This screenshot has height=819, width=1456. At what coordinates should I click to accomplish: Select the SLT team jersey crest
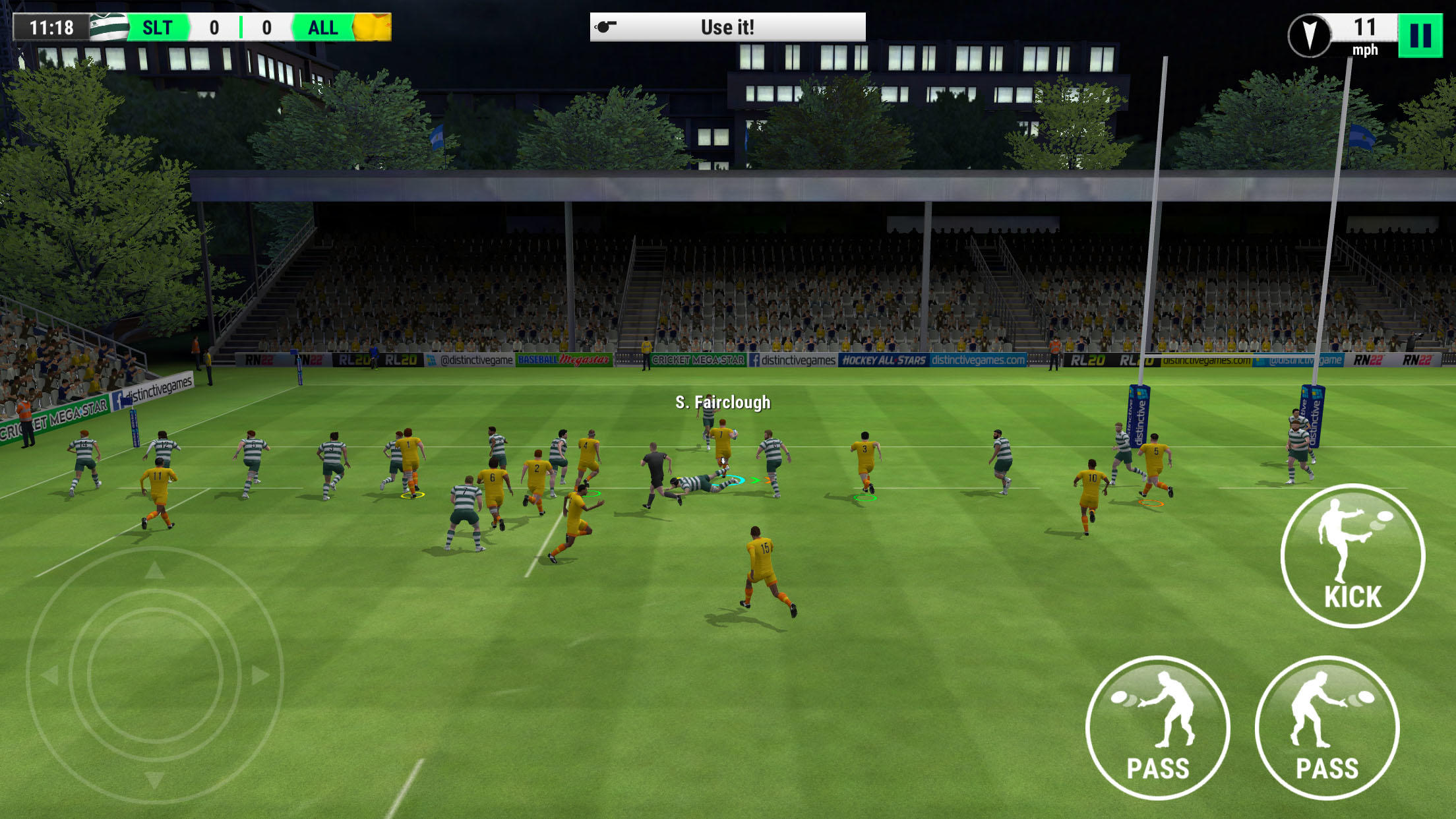[x=109, y=27]
